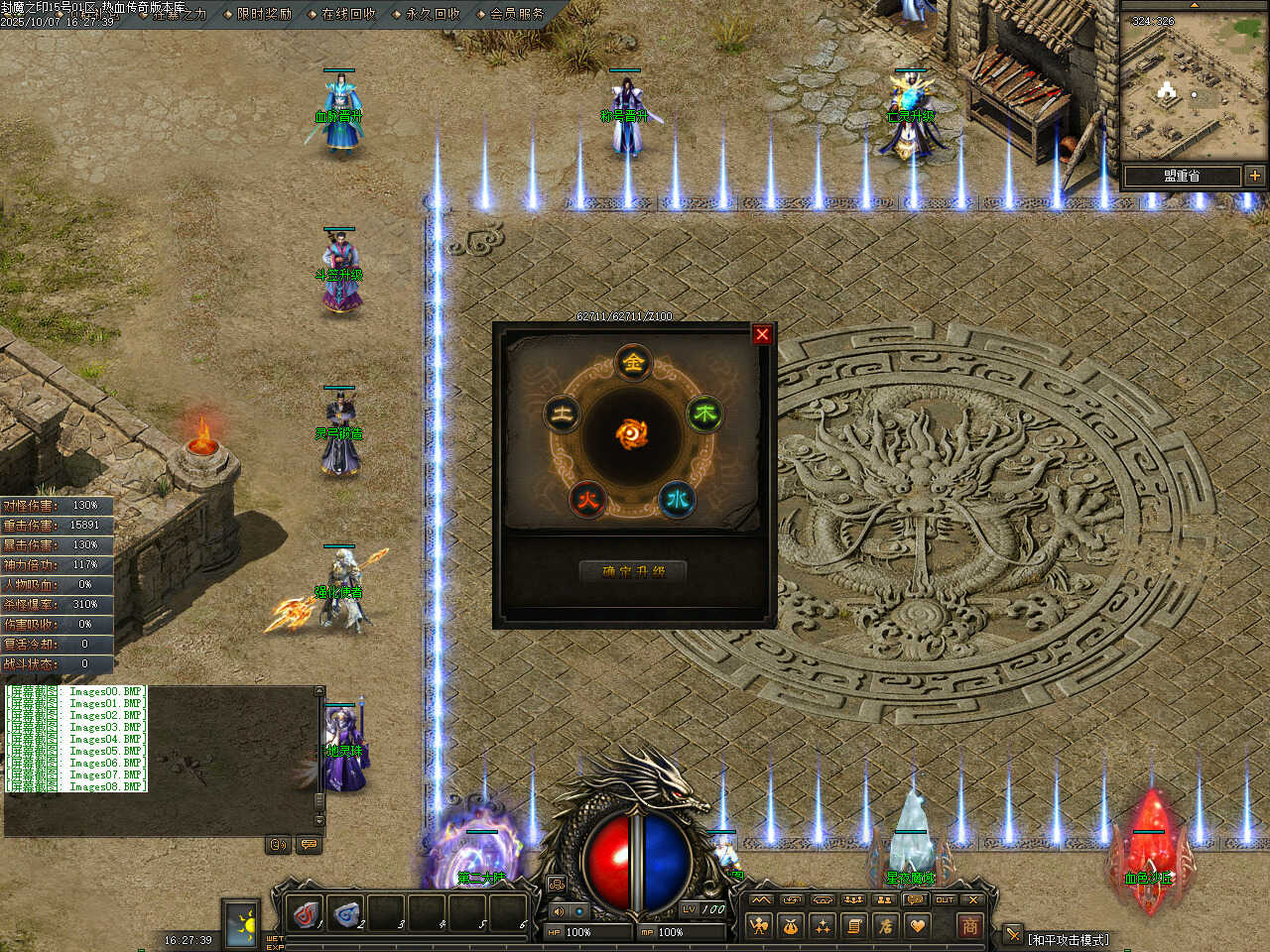Close the five elements upgrade panel
Image resolution: width=1270 pixels, height=952 pixels.
coord(762,334)
